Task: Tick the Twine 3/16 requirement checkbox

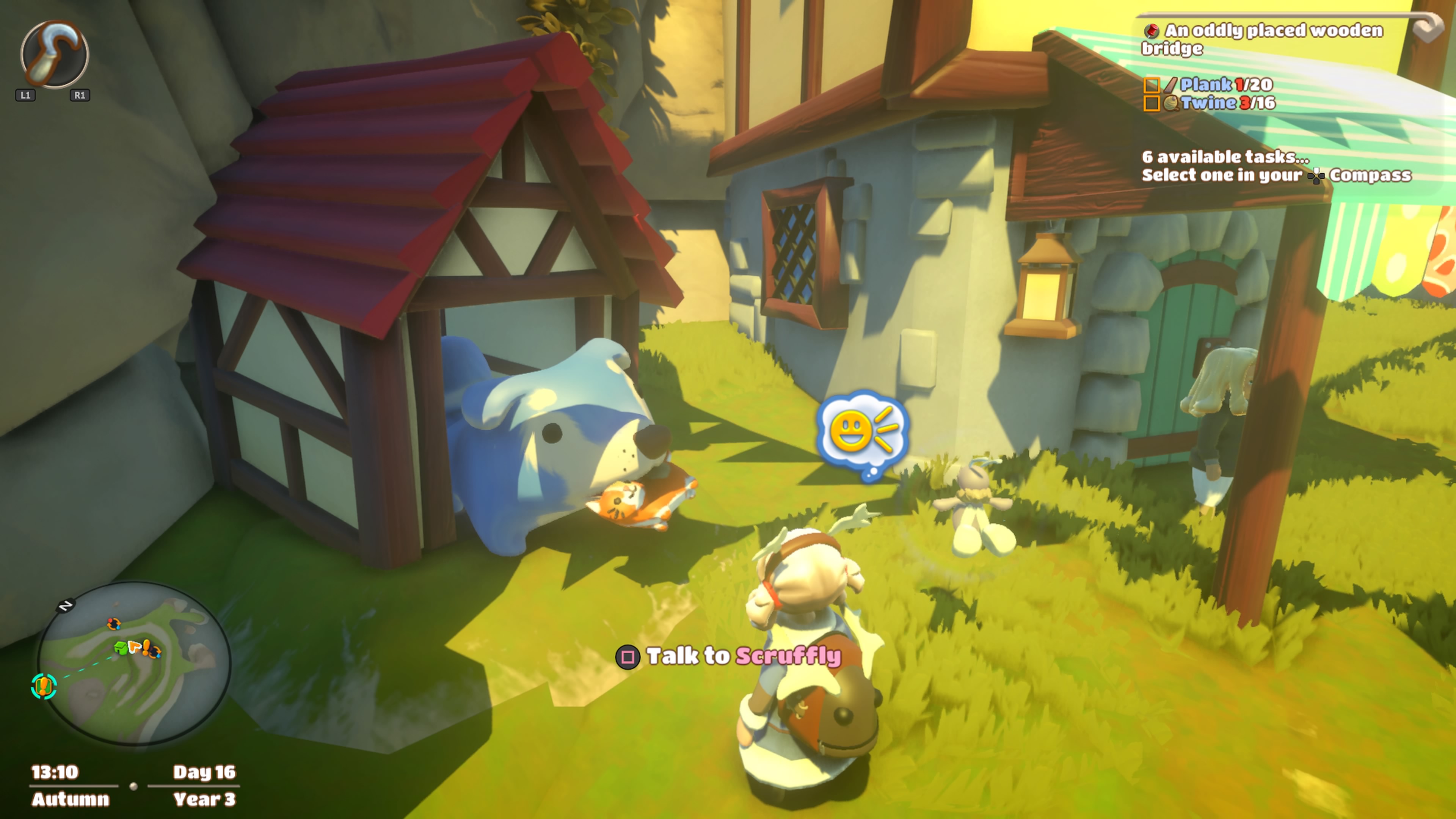Action: (1152, 104)
